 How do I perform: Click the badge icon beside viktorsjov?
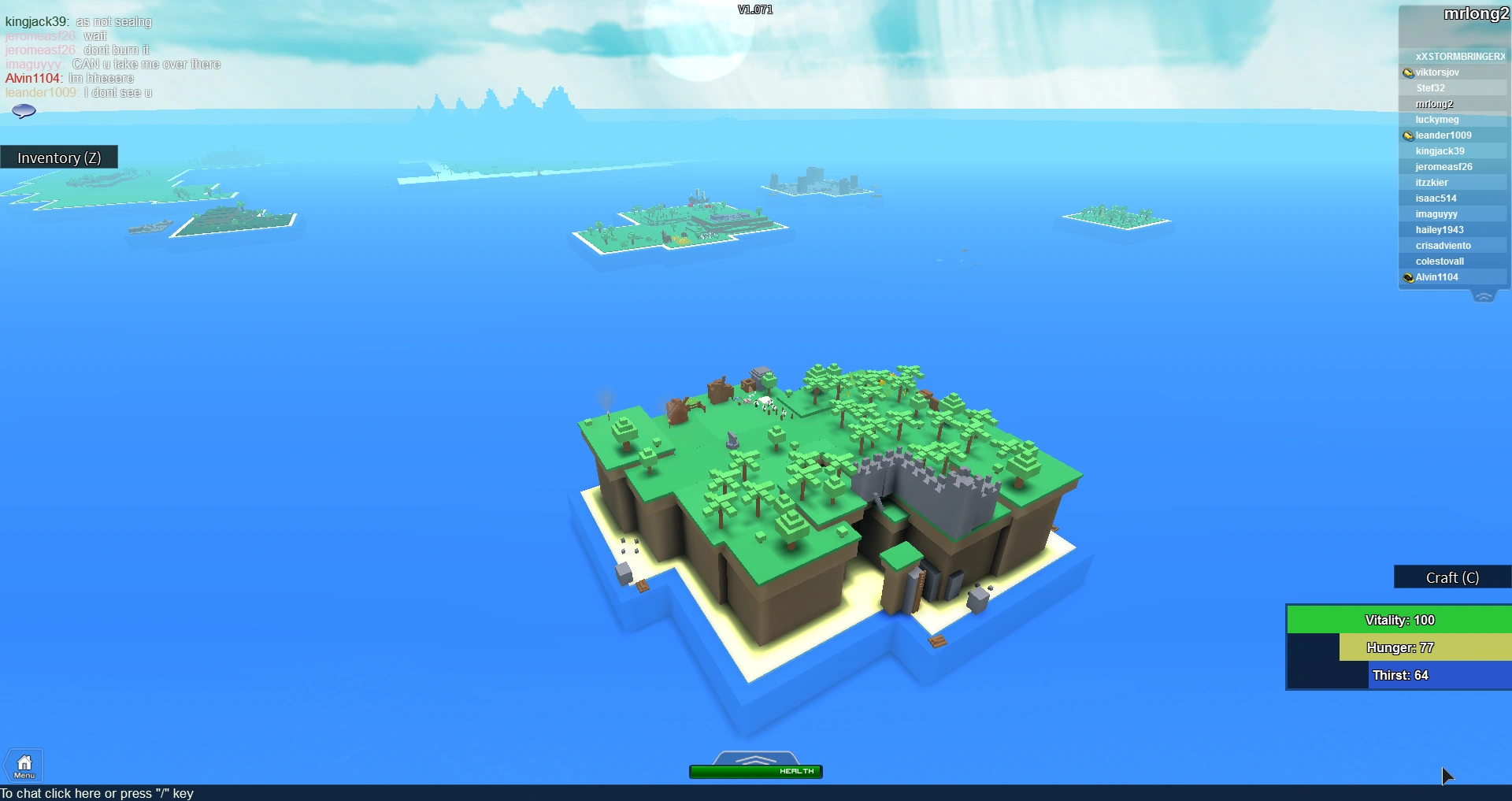coord(1408,72)
